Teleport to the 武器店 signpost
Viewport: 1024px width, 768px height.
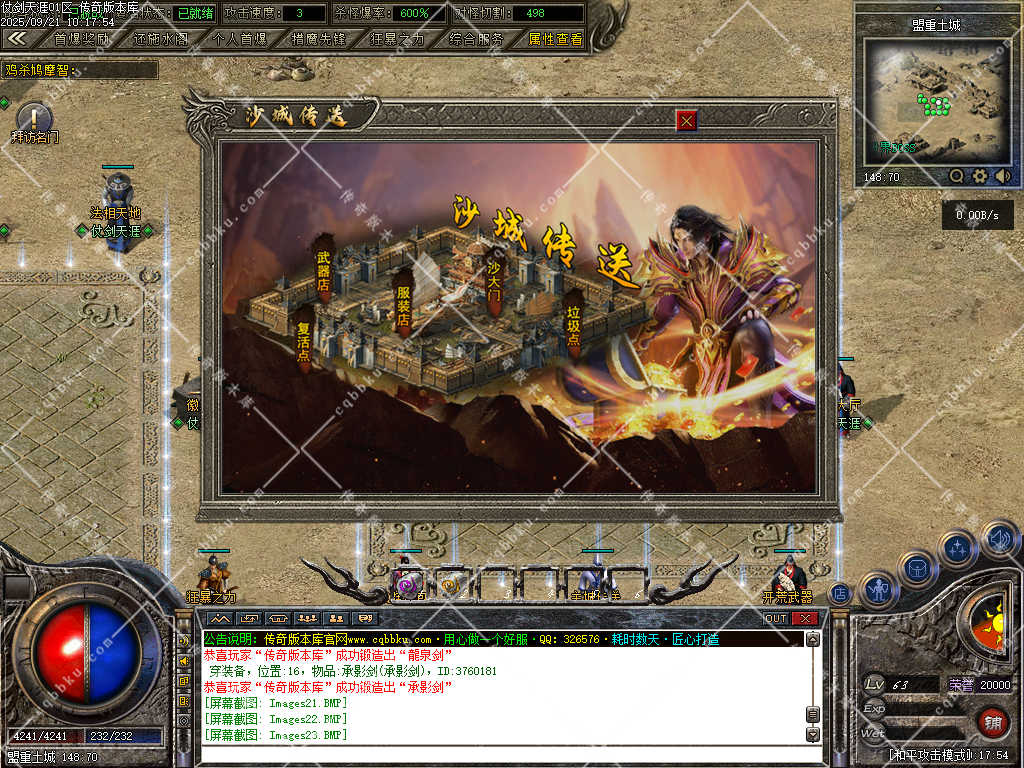pos(323,265)
